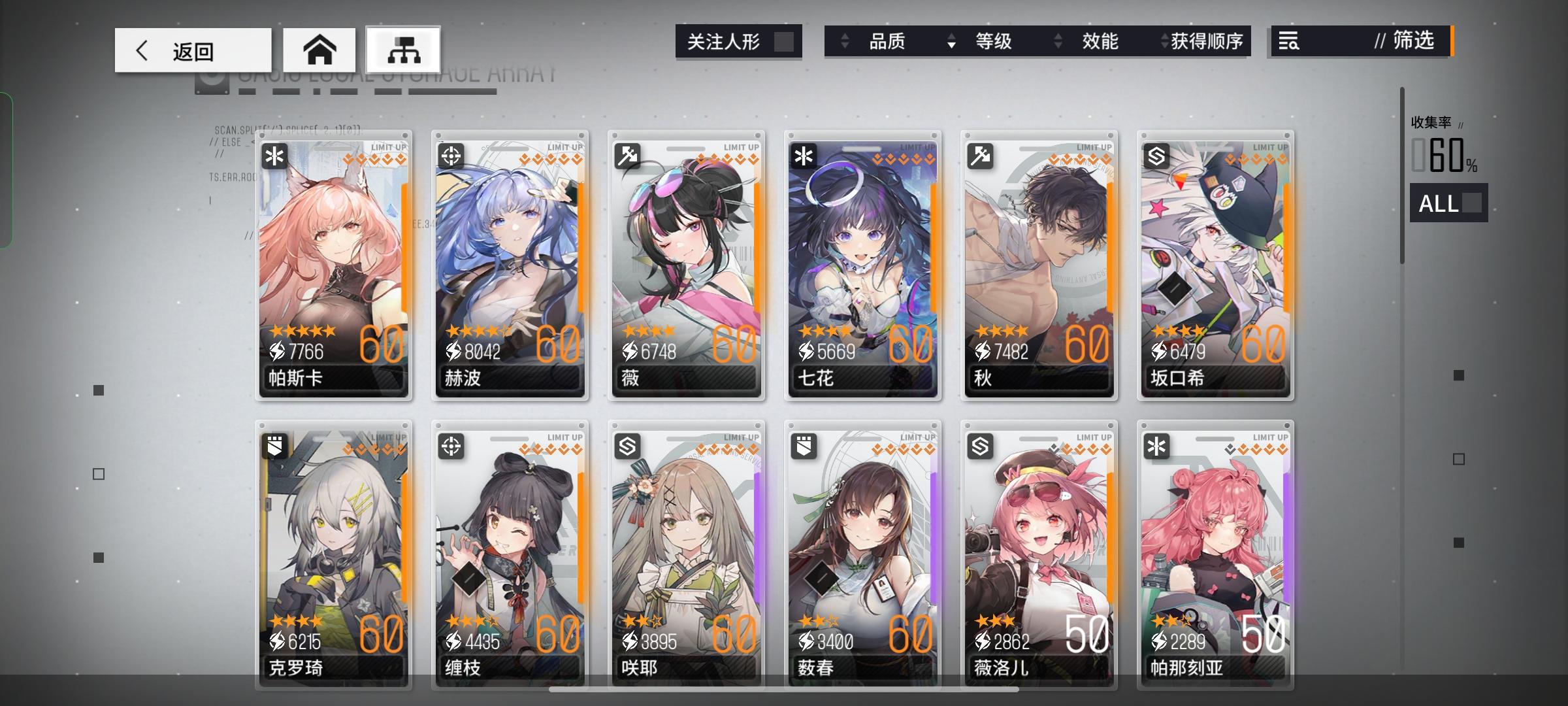Click the Home icon in top bar
The image size is (1568, 706).
(319, 49)
